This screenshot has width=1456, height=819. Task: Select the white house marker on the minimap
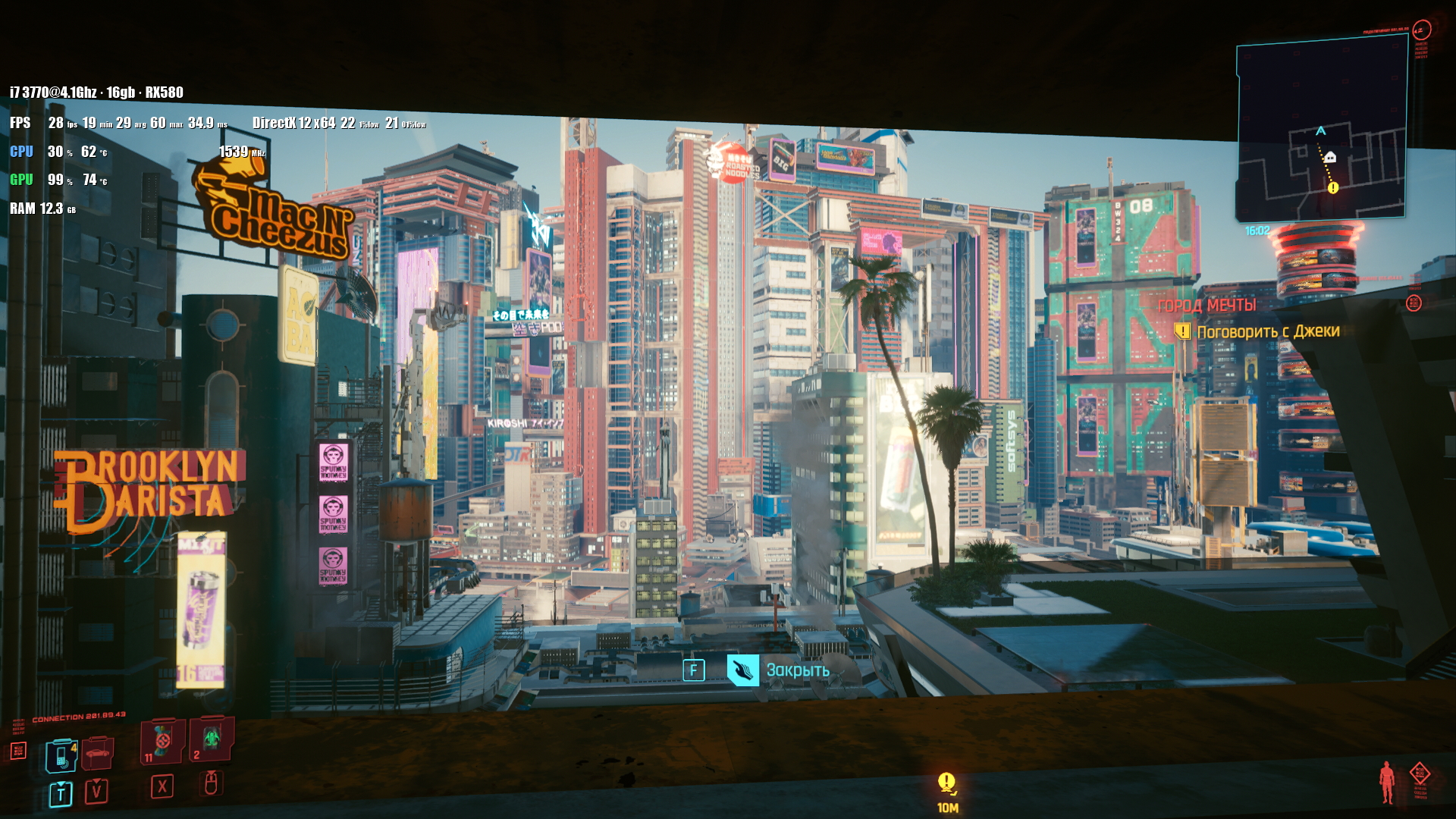(x=1329, y=157)
